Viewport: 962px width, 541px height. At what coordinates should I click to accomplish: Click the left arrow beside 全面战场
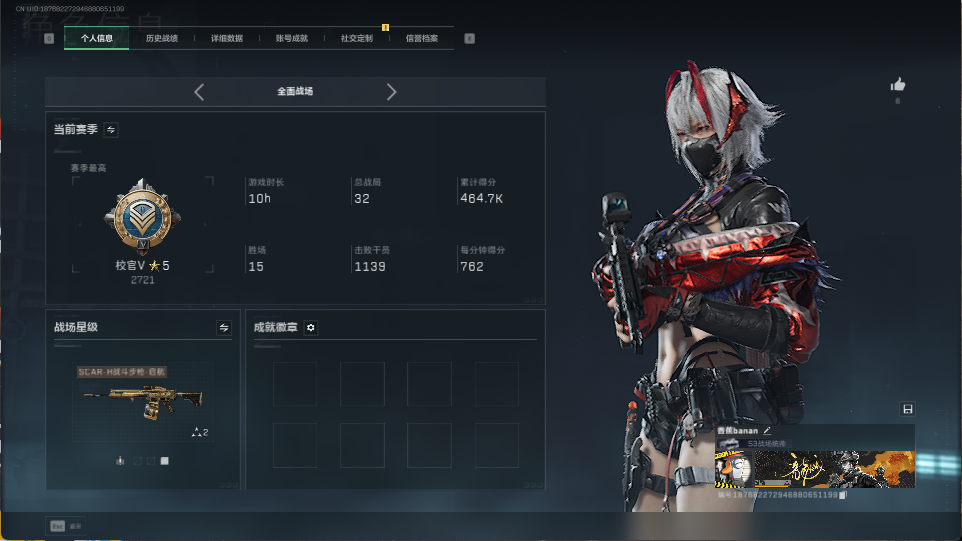[x=199, y=92]
